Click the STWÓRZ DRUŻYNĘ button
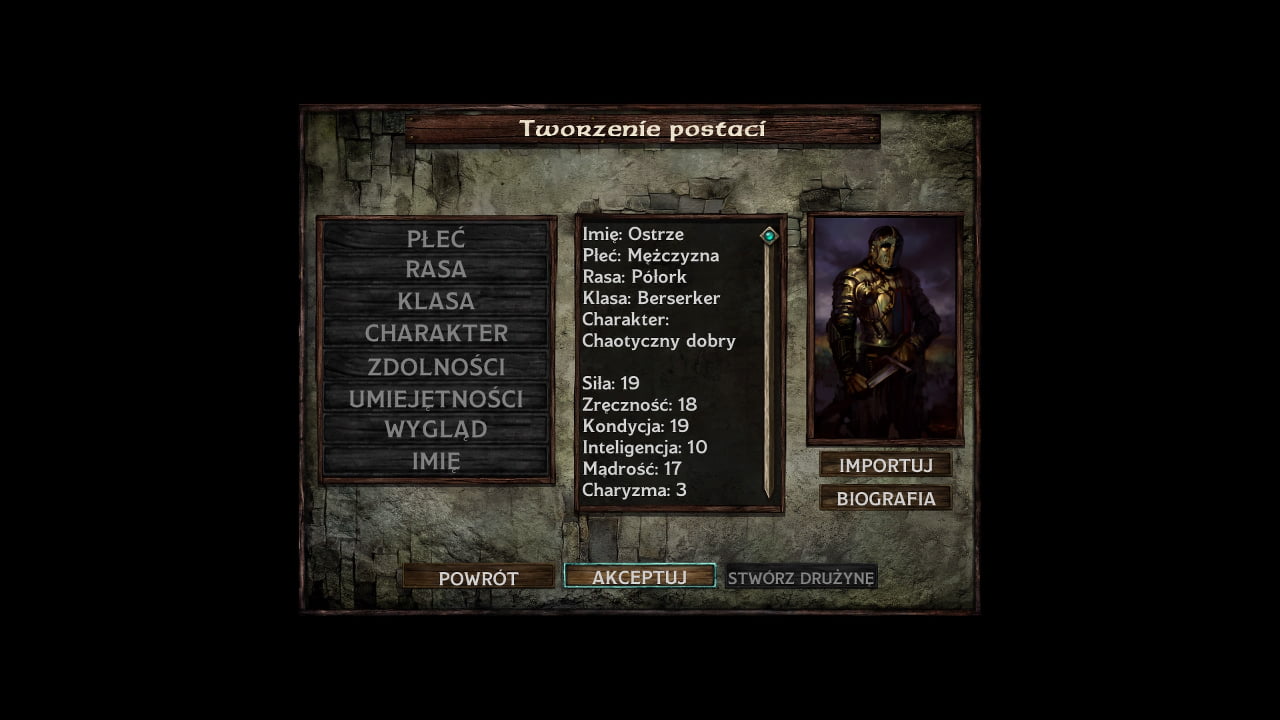 click(x=801, y=578)
